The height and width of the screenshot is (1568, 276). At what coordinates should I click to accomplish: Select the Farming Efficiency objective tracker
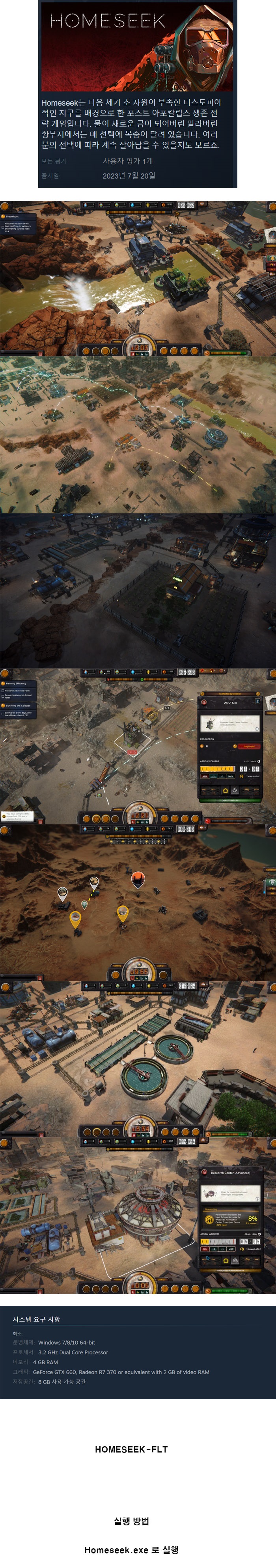(x=17, y=683)
